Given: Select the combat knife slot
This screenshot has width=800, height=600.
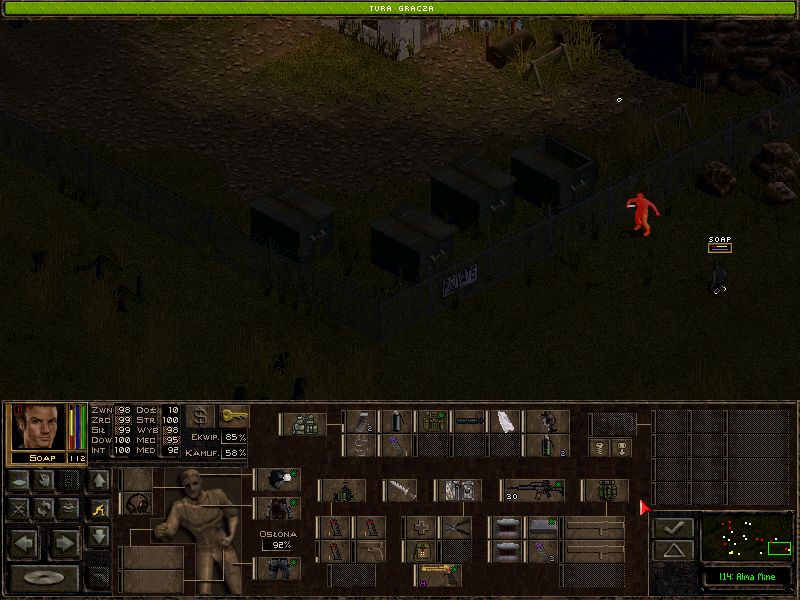Looking at the screenshot, I should pos(399,491).
